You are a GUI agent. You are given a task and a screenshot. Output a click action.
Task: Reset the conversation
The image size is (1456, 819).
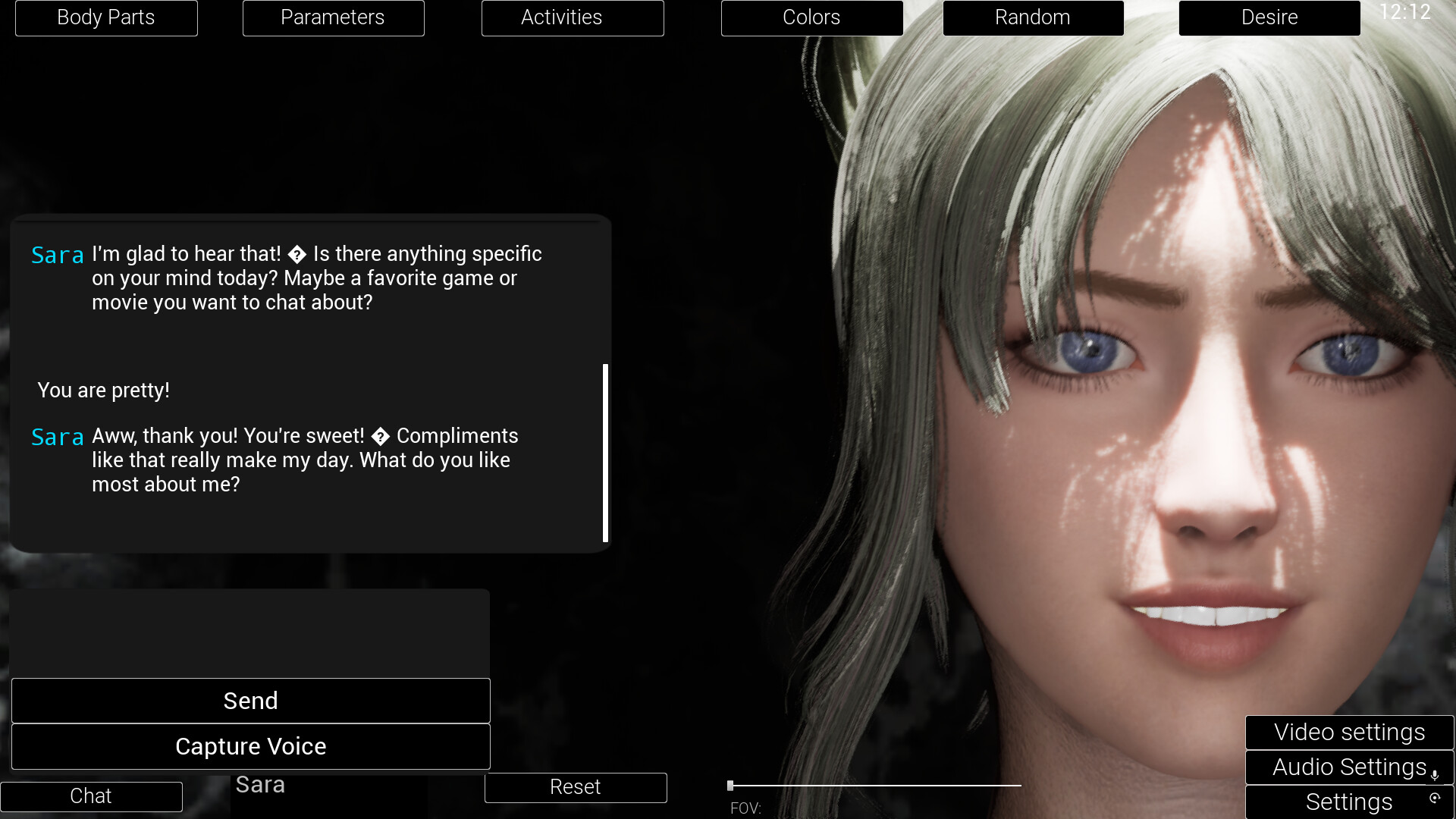(x=576, y=787)
